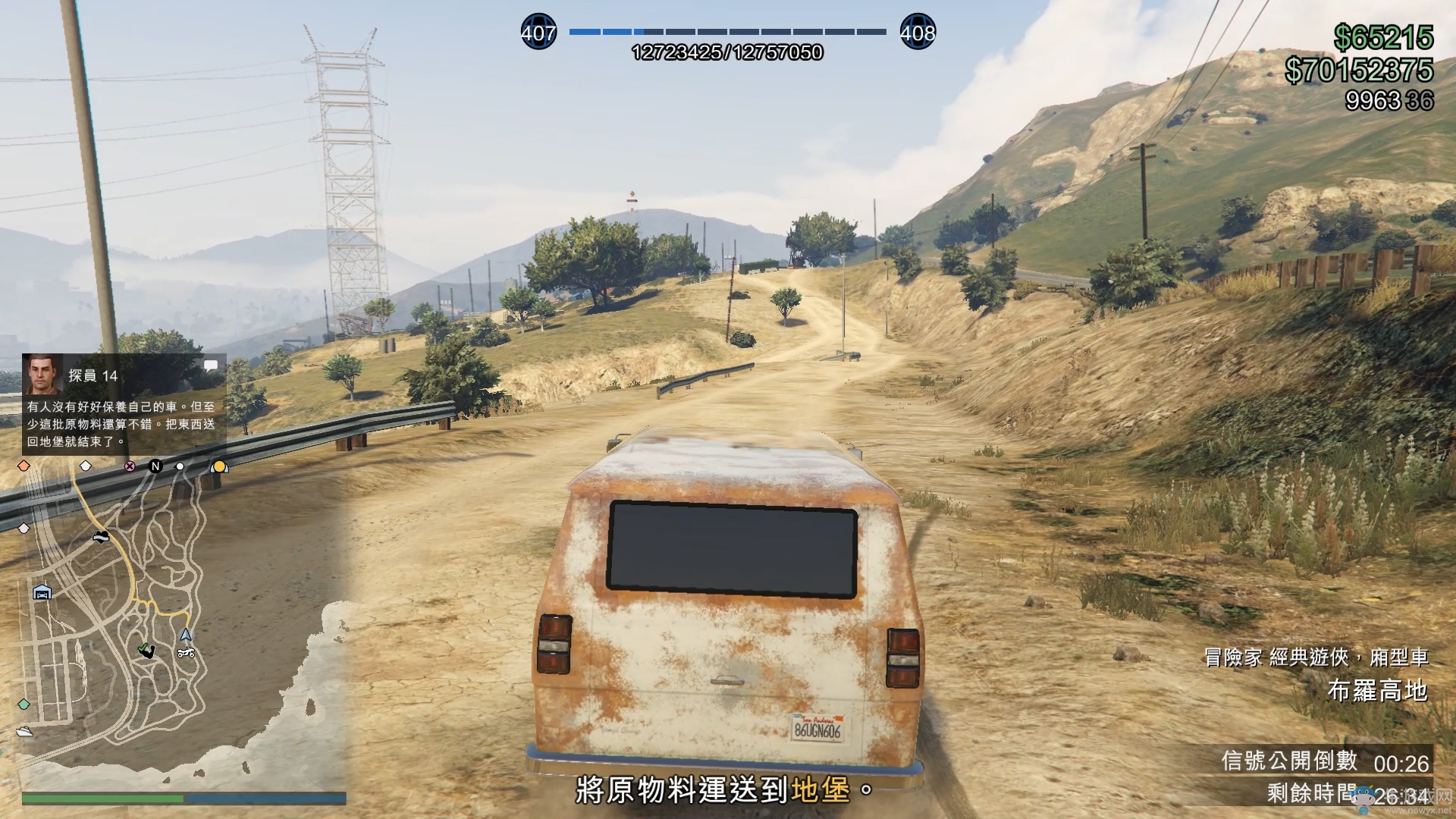The image size is (1456, 819).
Task: Select the motorcycle blip on the minimap
Action: [x=186, y=653]
